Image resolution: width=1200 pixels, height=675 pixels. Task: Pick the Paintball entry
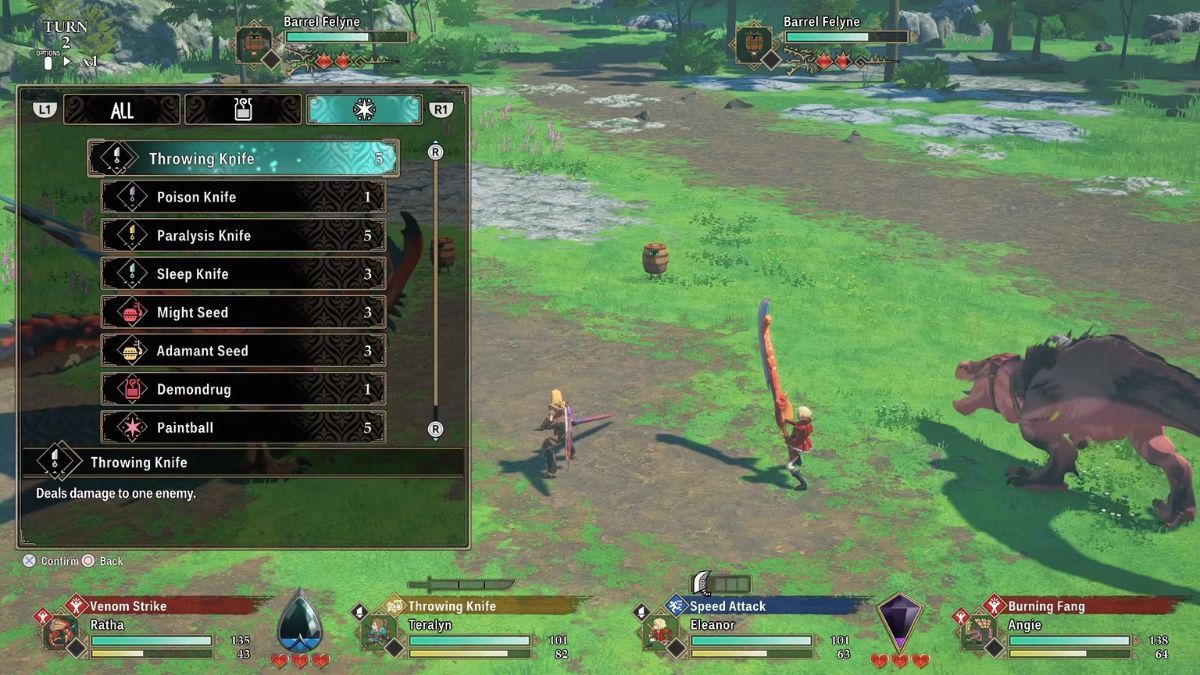coord(243,428)
